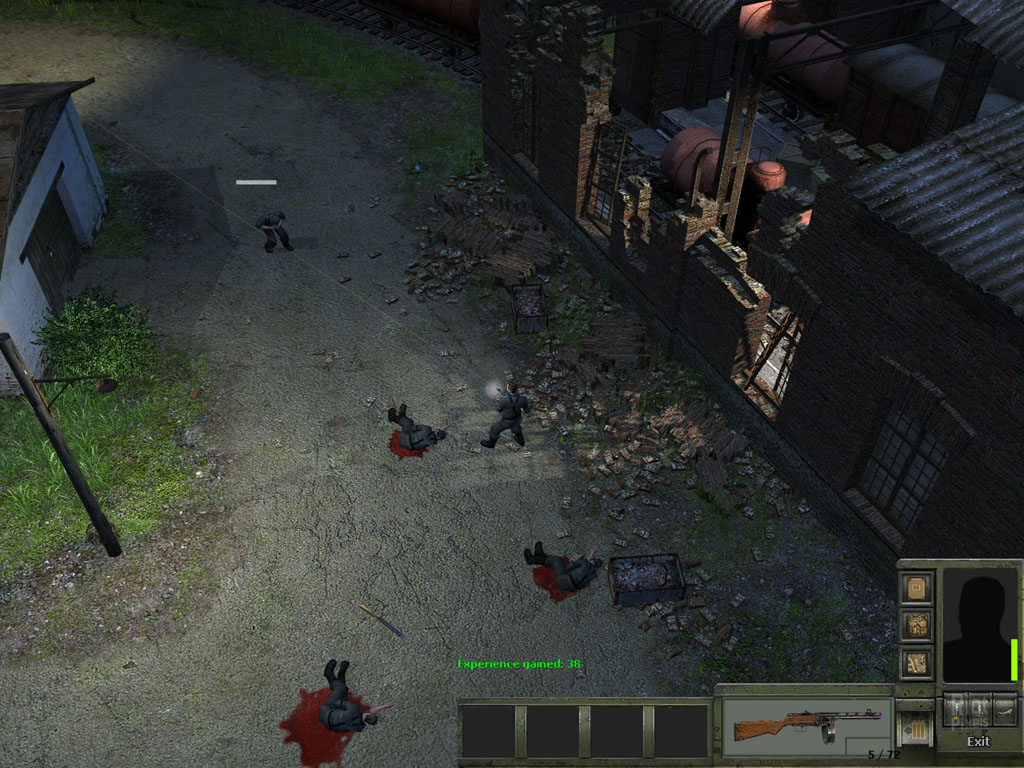Image resolution: width=1024 pixels, height=768 pixels.
Task: Open the document notes icon
Action: 916,588
